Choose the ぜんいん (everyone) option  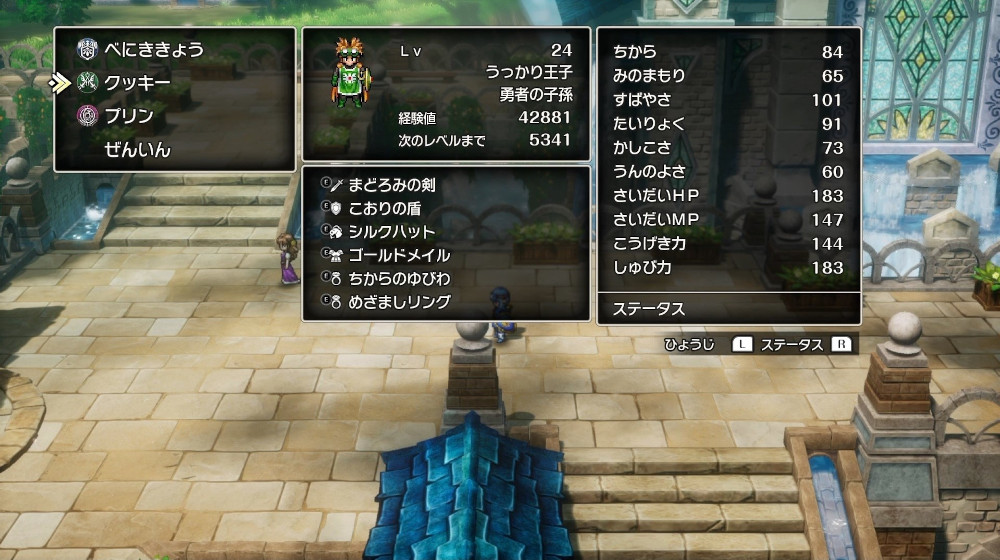[x=137, y=150]
